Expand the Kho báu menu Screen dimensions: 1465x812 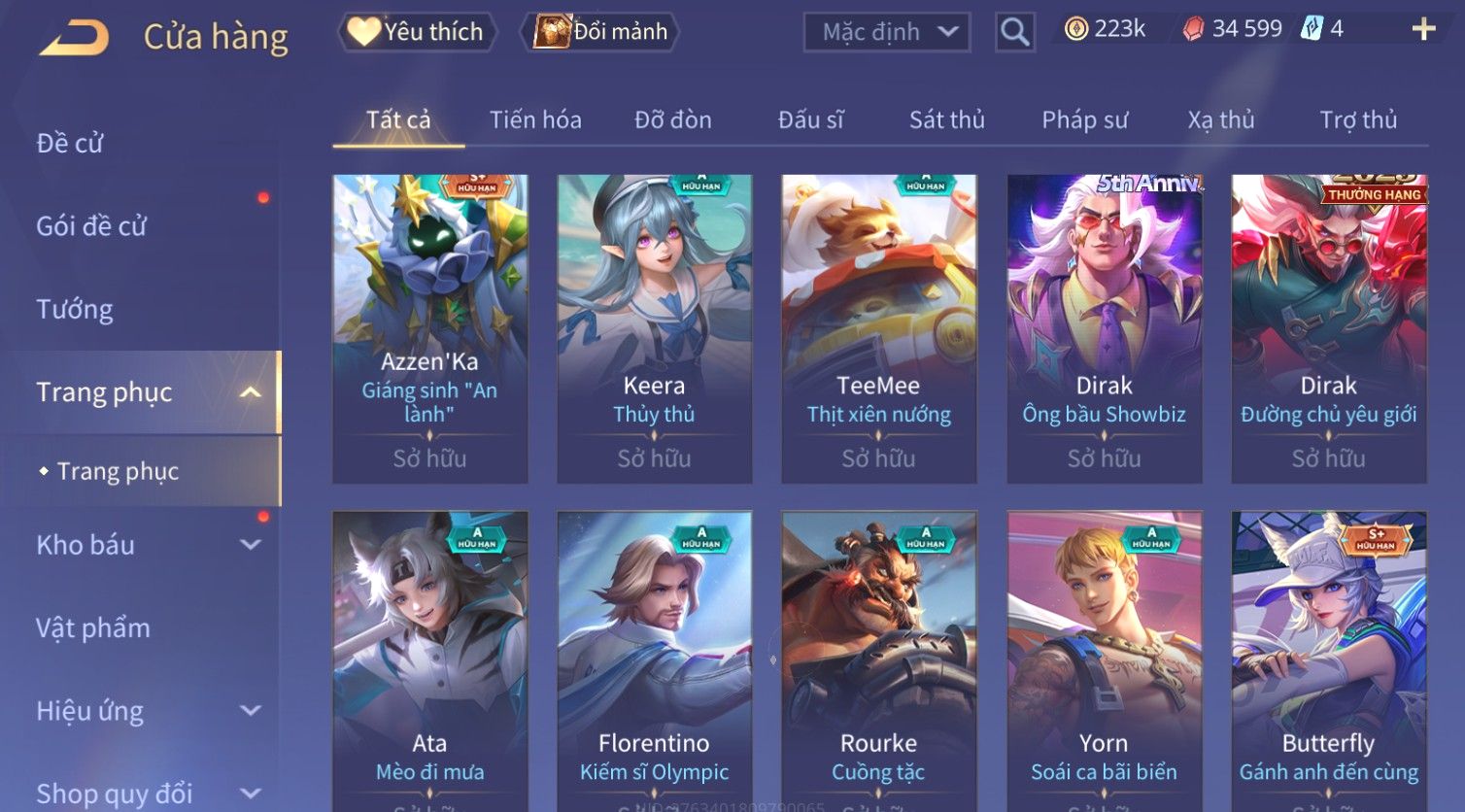pyautogui.click(x=146, y=545)
